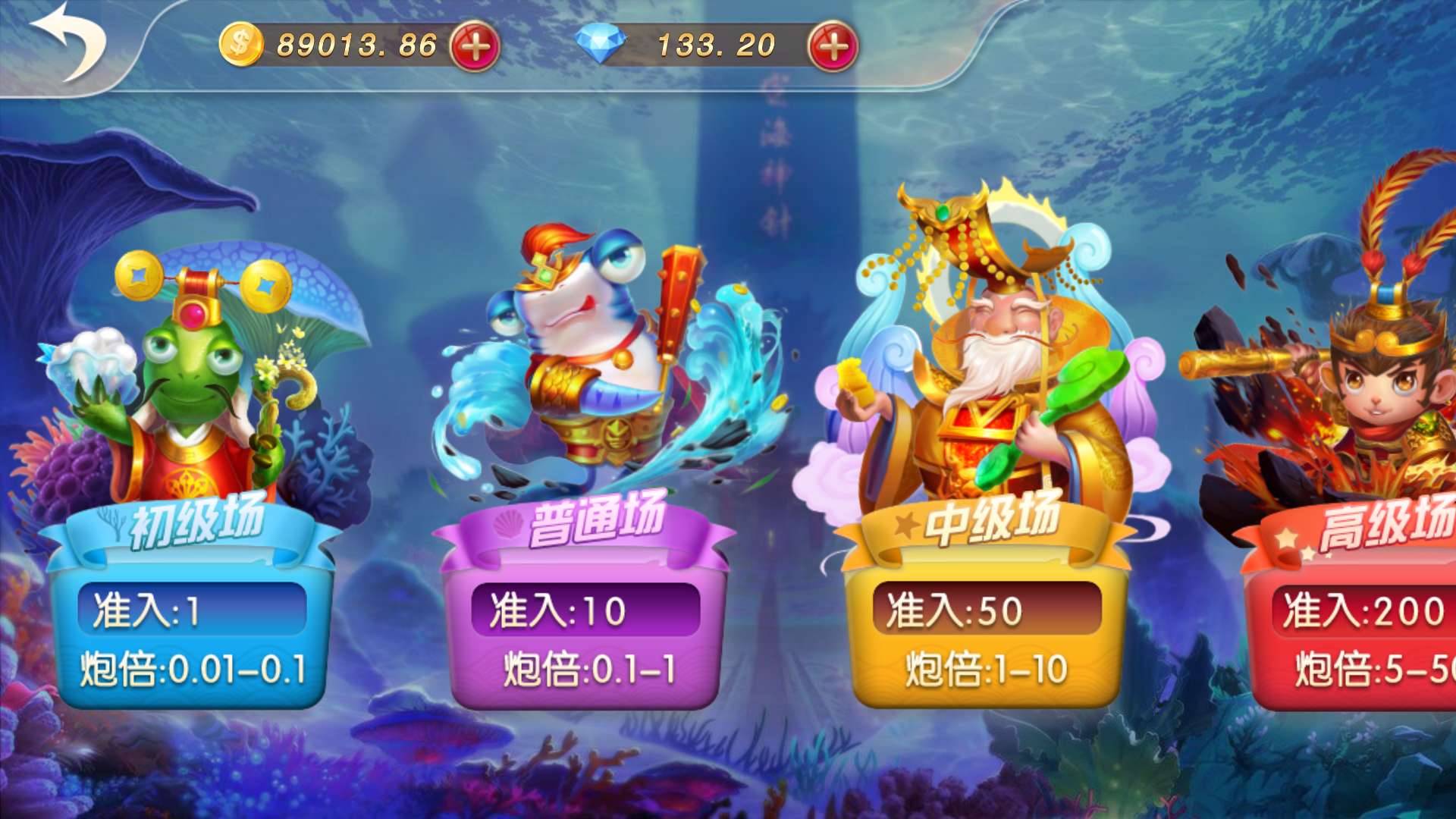The height and width of the screenshot is (819, 1456).
Task: Click the coin balance 89013.86 display
Action: coord(356,43)
